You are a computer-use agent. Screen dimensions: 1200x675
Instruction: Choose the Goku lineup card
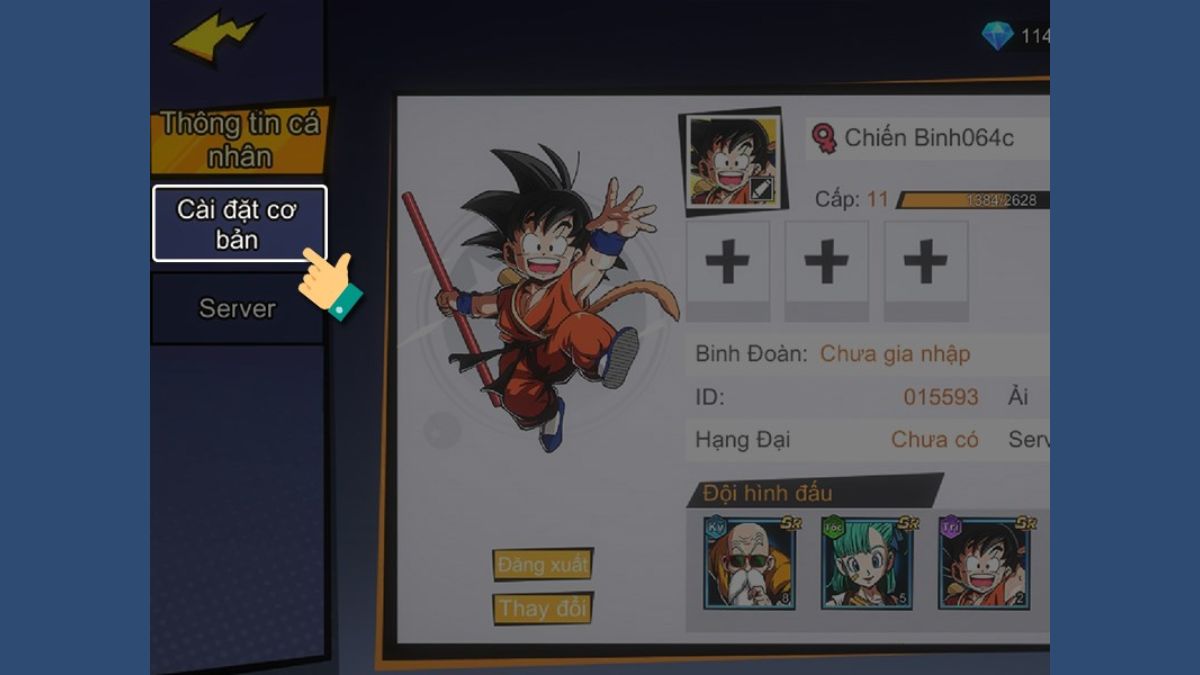[983, 564]
